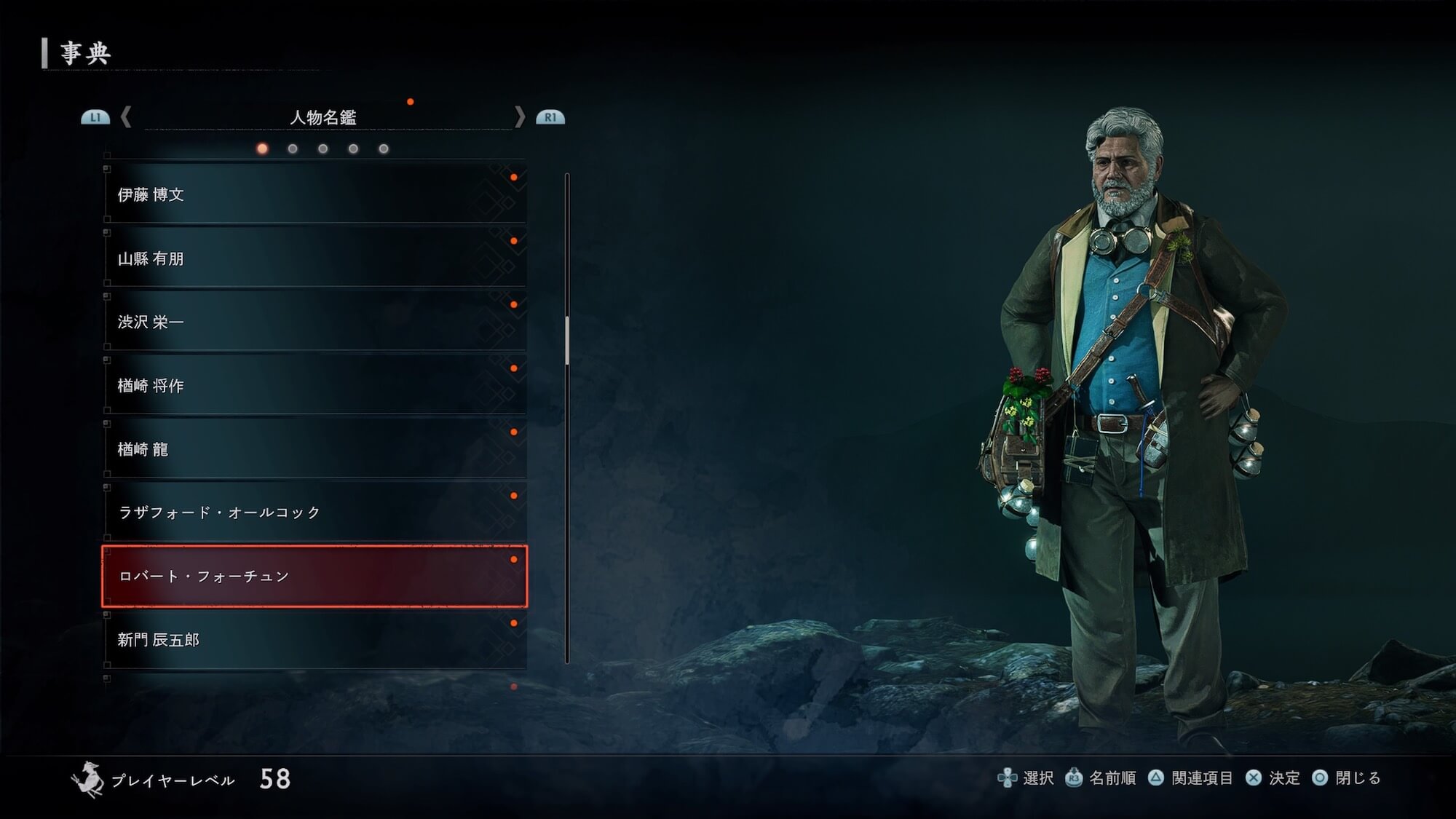Click the character list scrollbar
The width and height of the screenshot is (1456, 819).
(567, 341)
